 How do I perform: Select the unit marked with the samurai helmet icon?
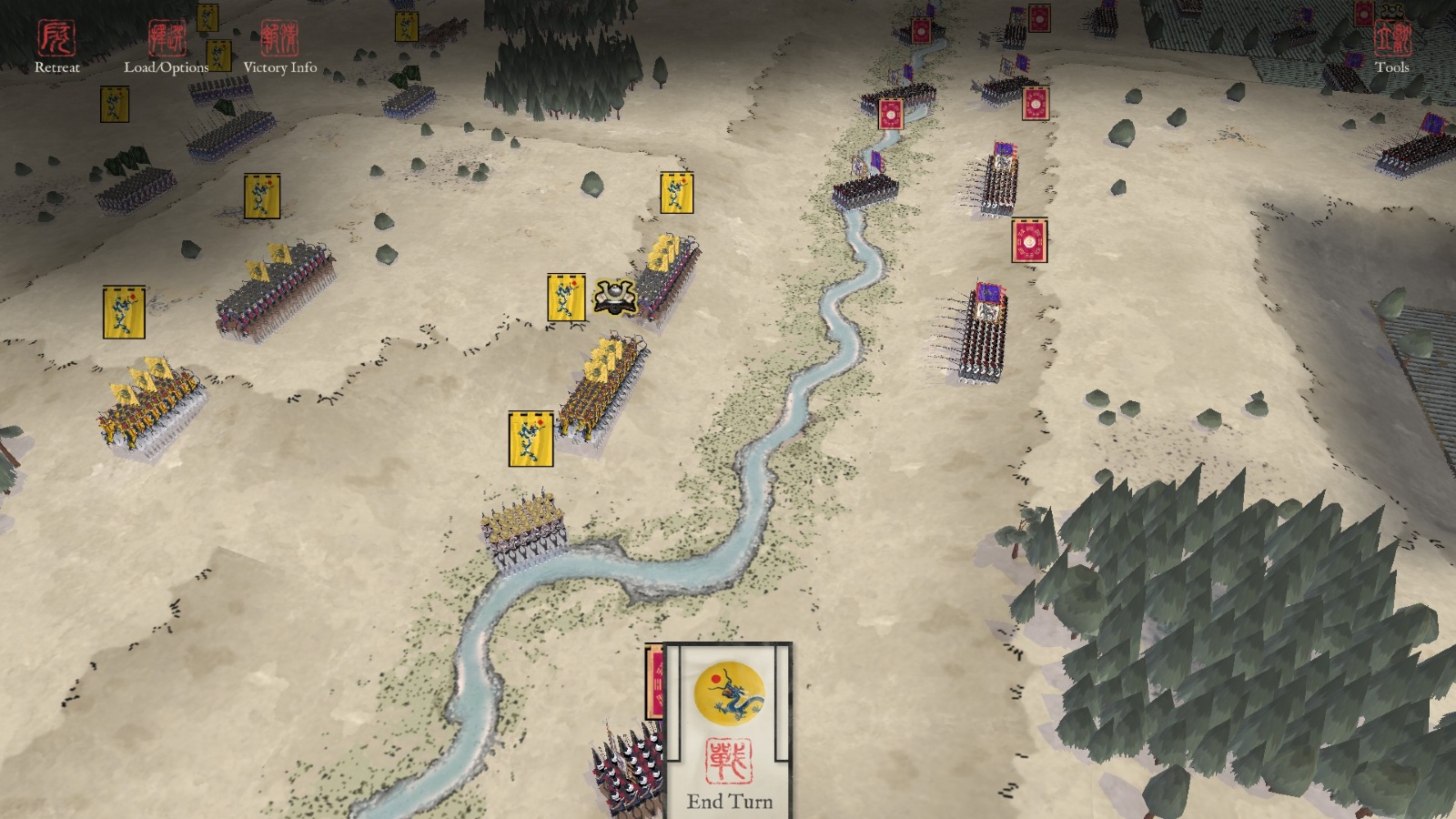tap(614, 297)
